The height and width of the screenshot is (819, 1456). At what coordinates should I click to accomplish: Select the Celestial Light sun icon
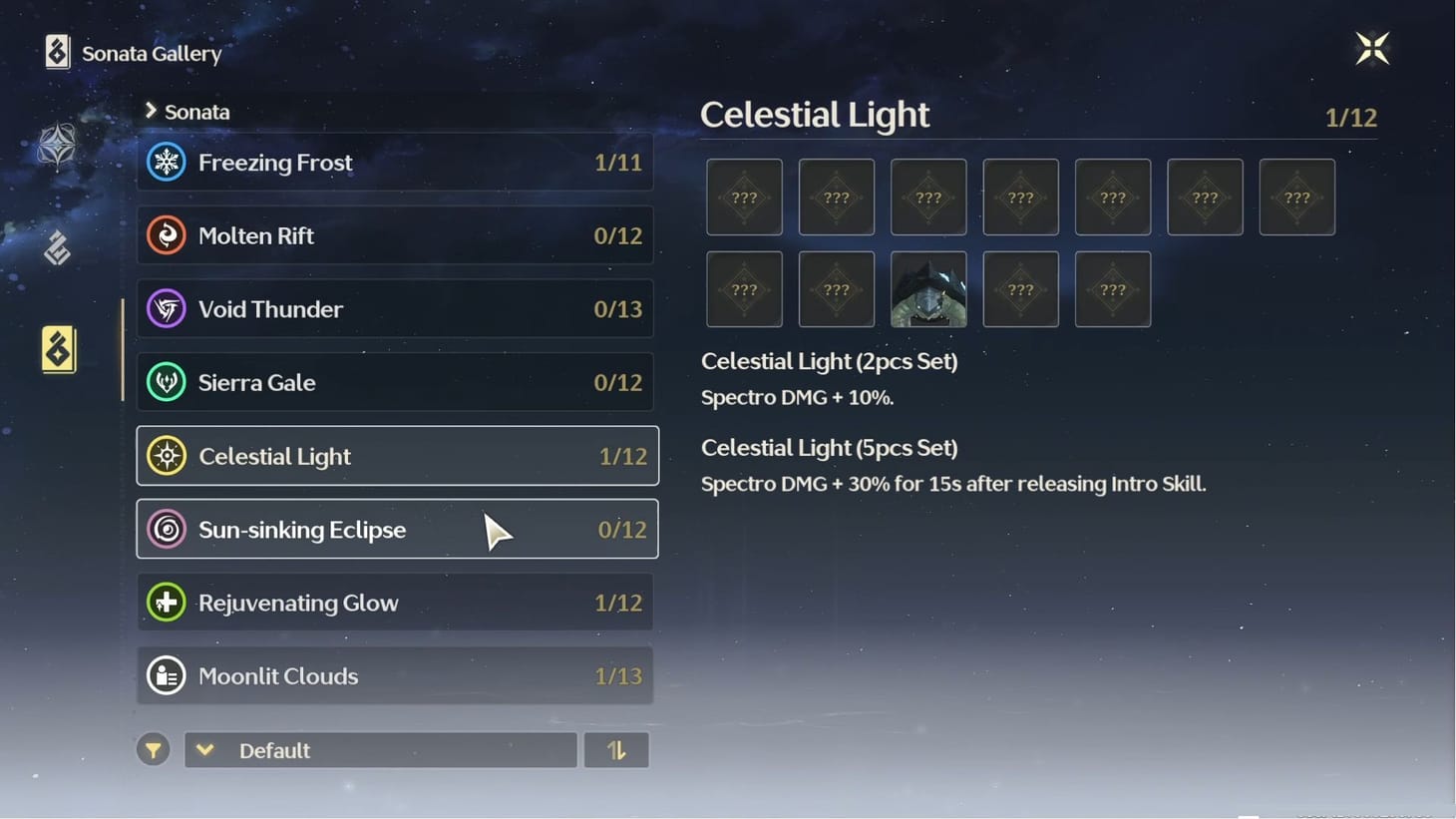(167, 456)
